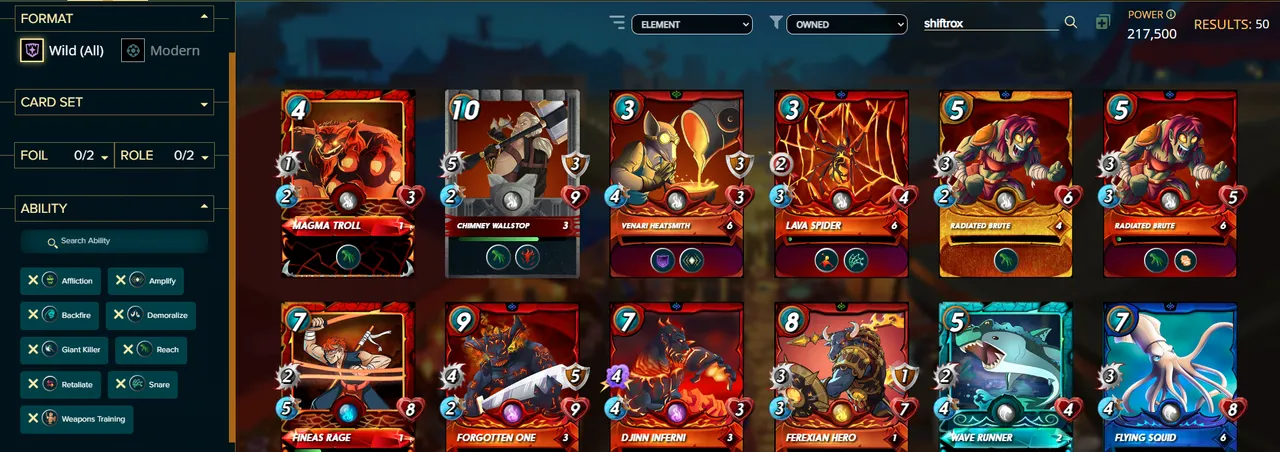Switch to Modern format
This screenshot has width=1280, height=452.
(161, 50)
